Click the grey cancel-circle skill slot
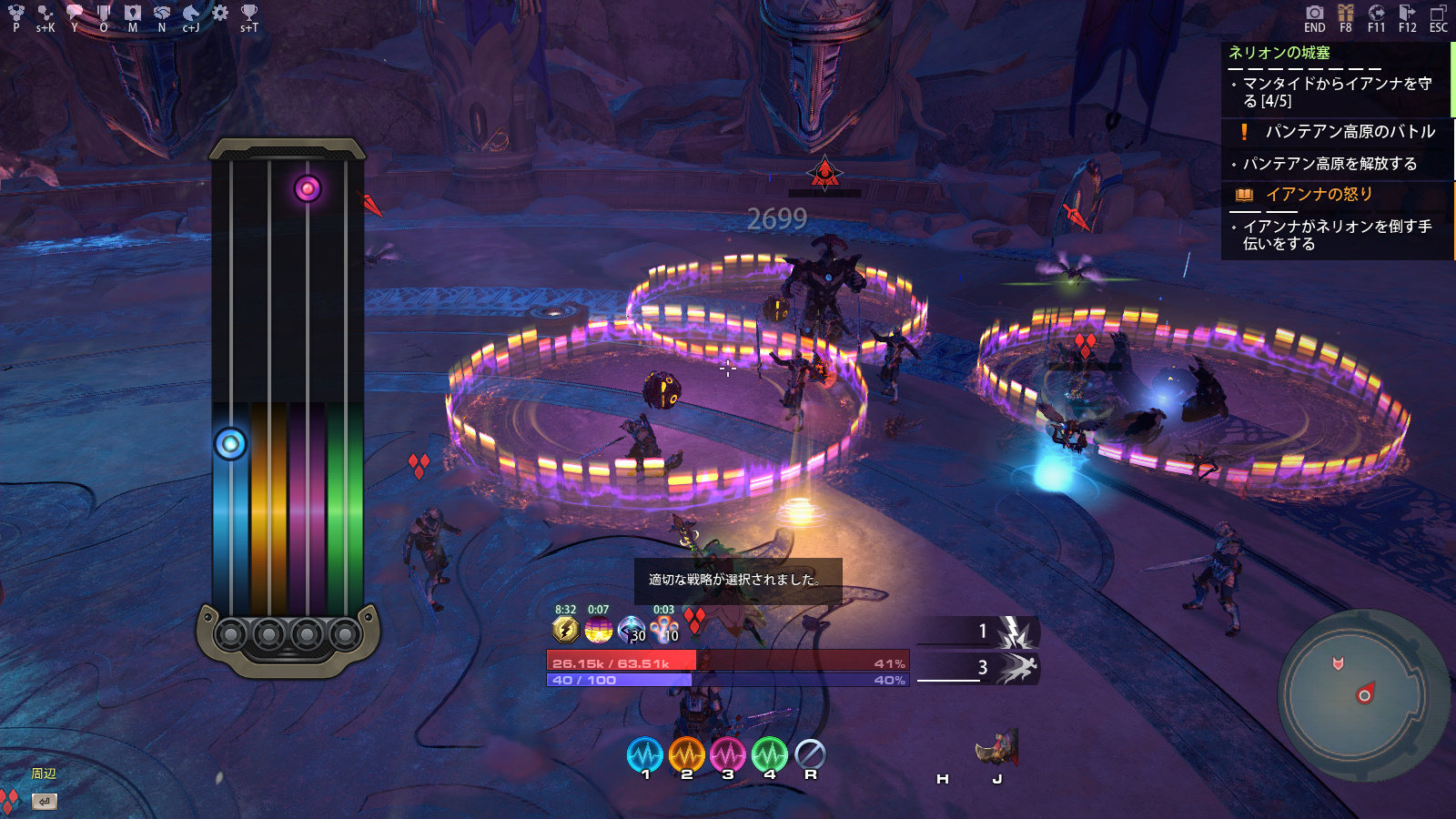1456x819 pixels. click(x=810, y=753)
